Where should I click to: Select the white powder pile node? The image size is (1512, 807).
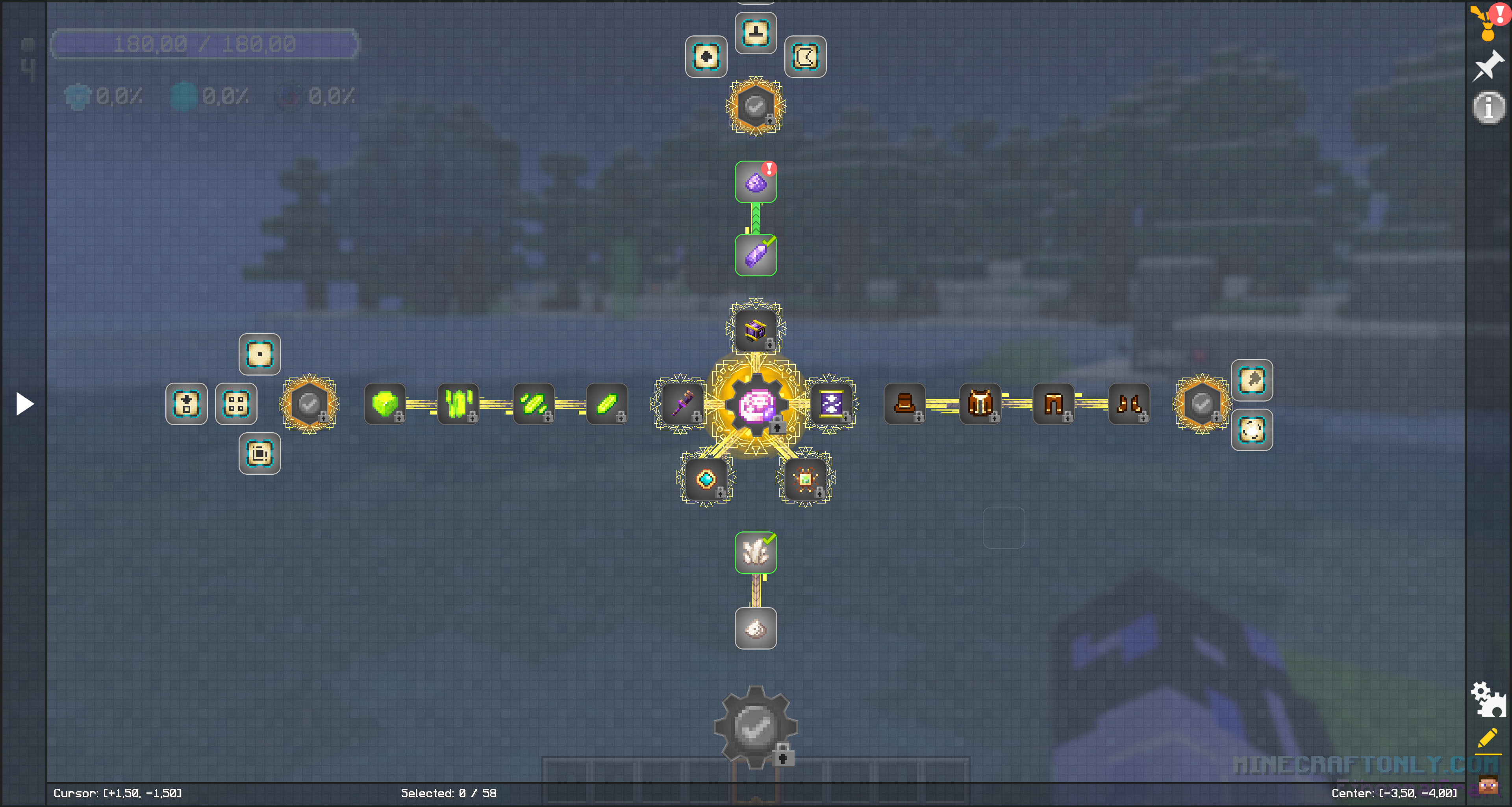pyautogui.click(x=756, y=629)
